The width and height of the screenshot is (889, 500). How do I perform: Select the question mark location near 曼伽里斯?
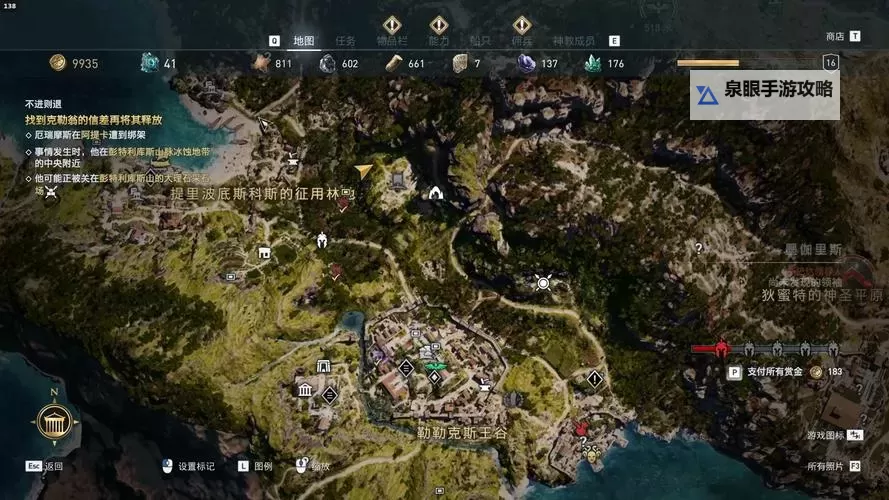(698, 246)
